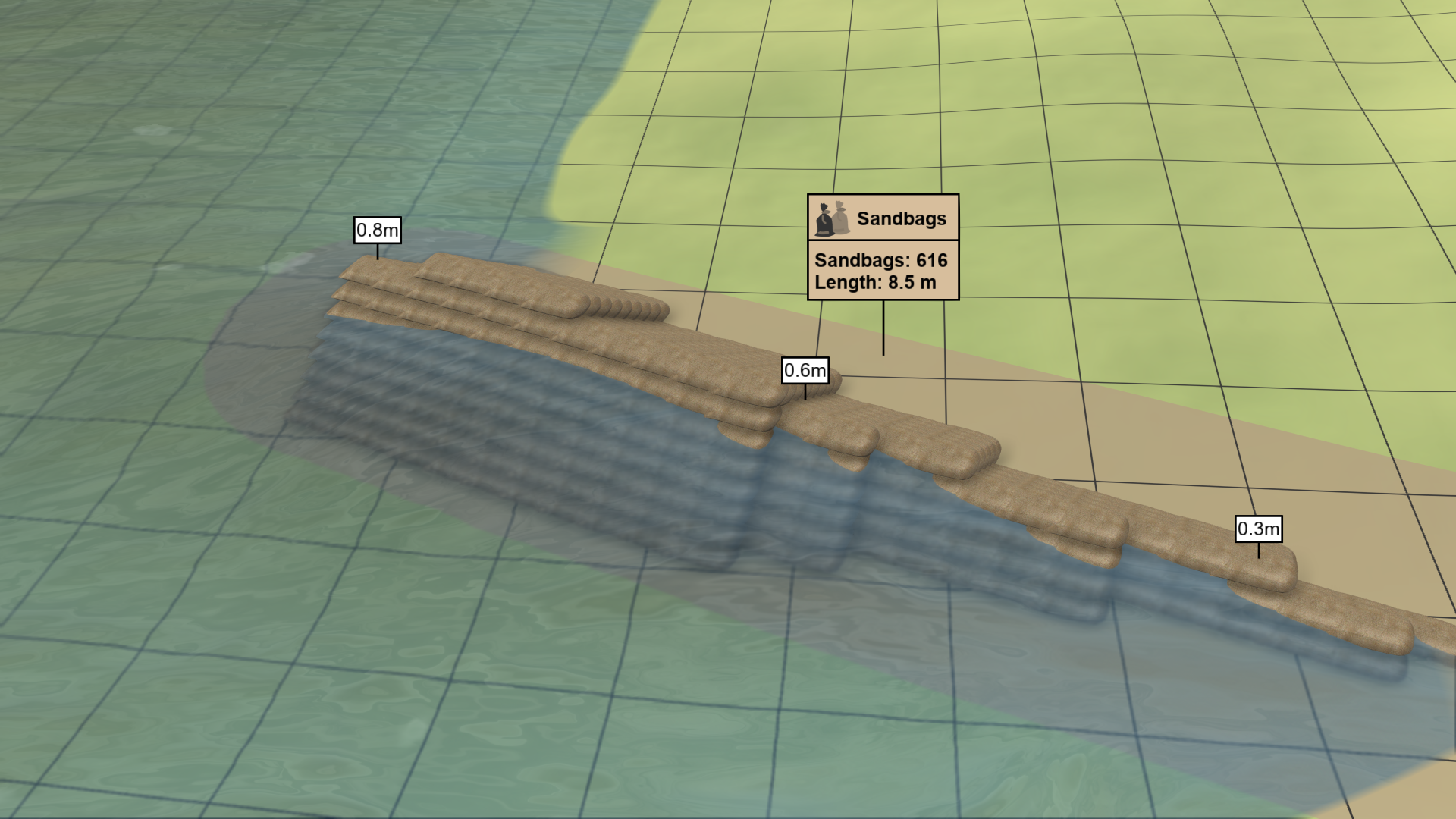
Task: Click the pointer line below the Sandbags panel
Action: click(884, 330)
